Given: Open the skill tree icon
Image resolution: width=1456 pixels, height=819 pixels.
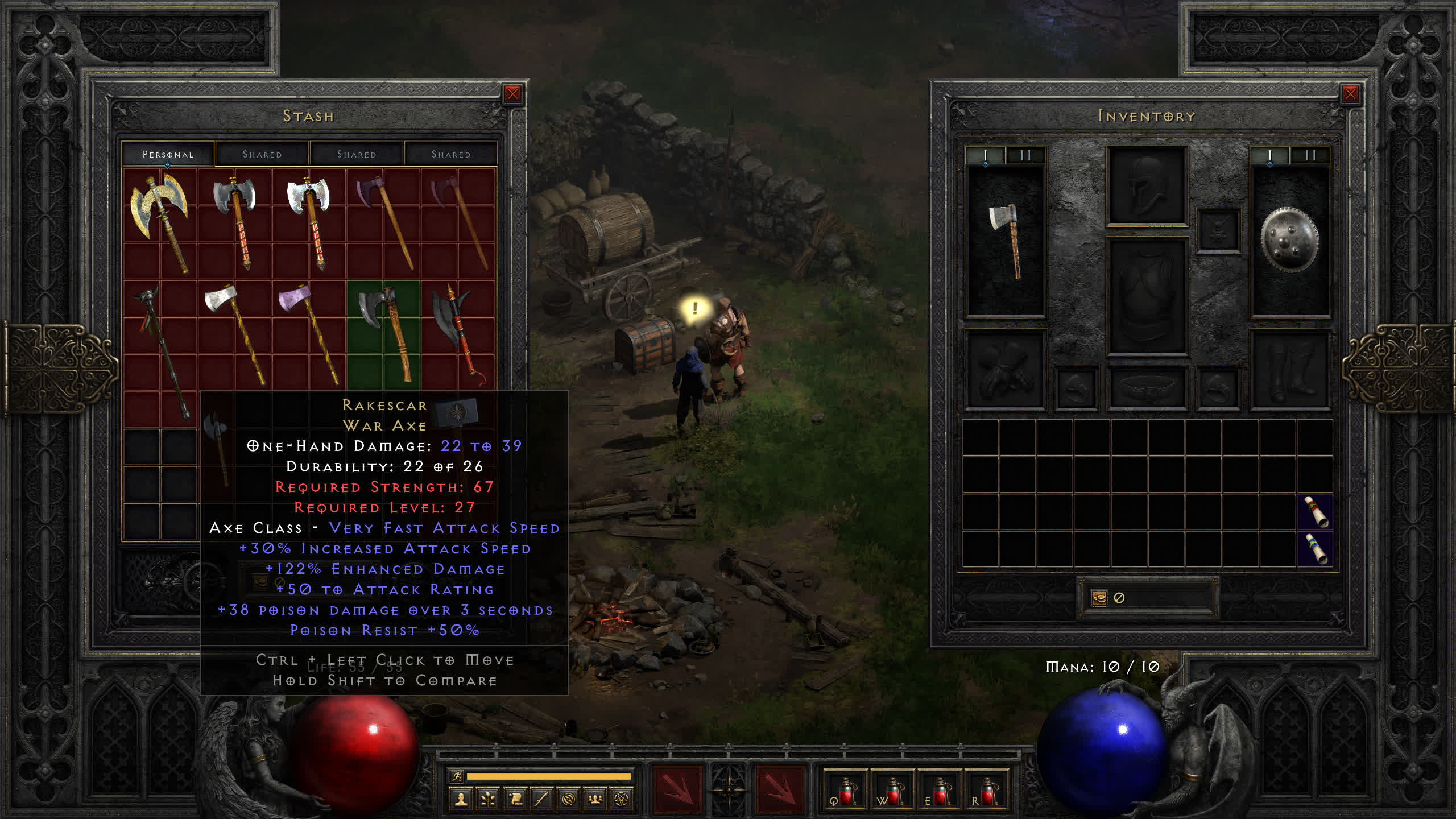Looking at the screenshot, I should coord(488,800).
